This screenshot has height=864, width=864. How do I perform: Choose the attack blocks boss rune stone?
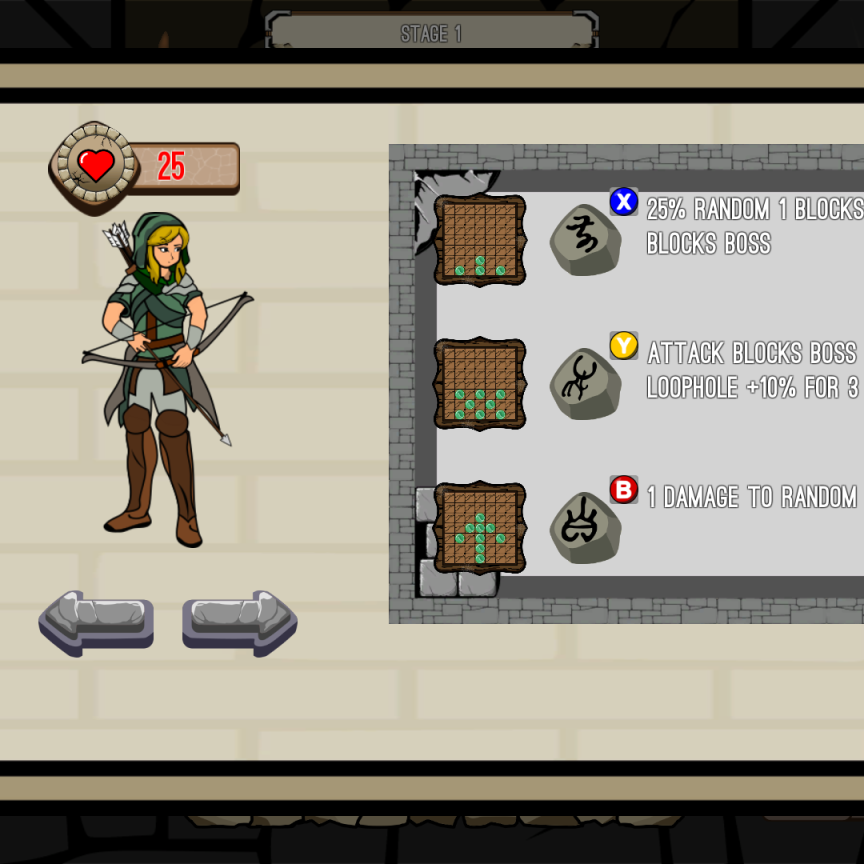pyautogui.click(x=585, y=384)
